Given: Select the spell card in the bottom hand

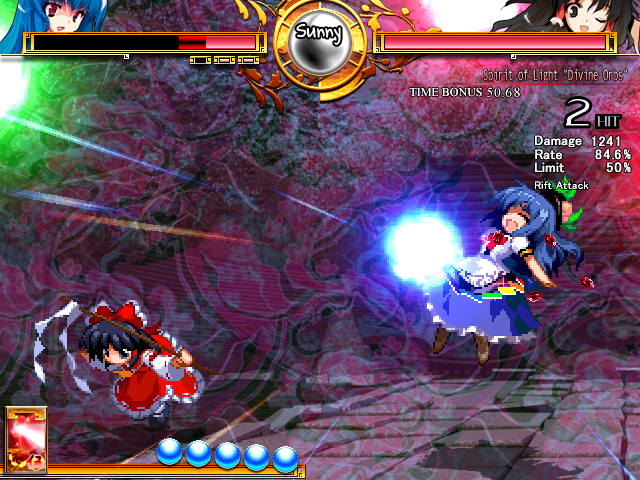Looking at the screenshot, I should coord(26,440).
